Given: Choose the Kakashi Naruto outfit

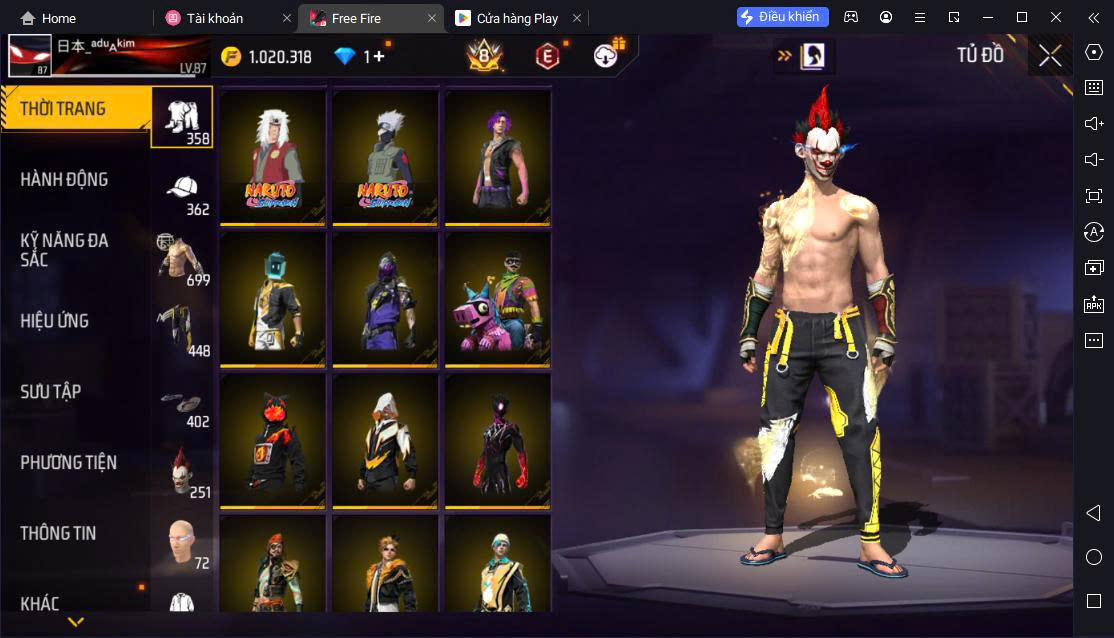Looking at the screenshot, I should (x=385, y=157).
